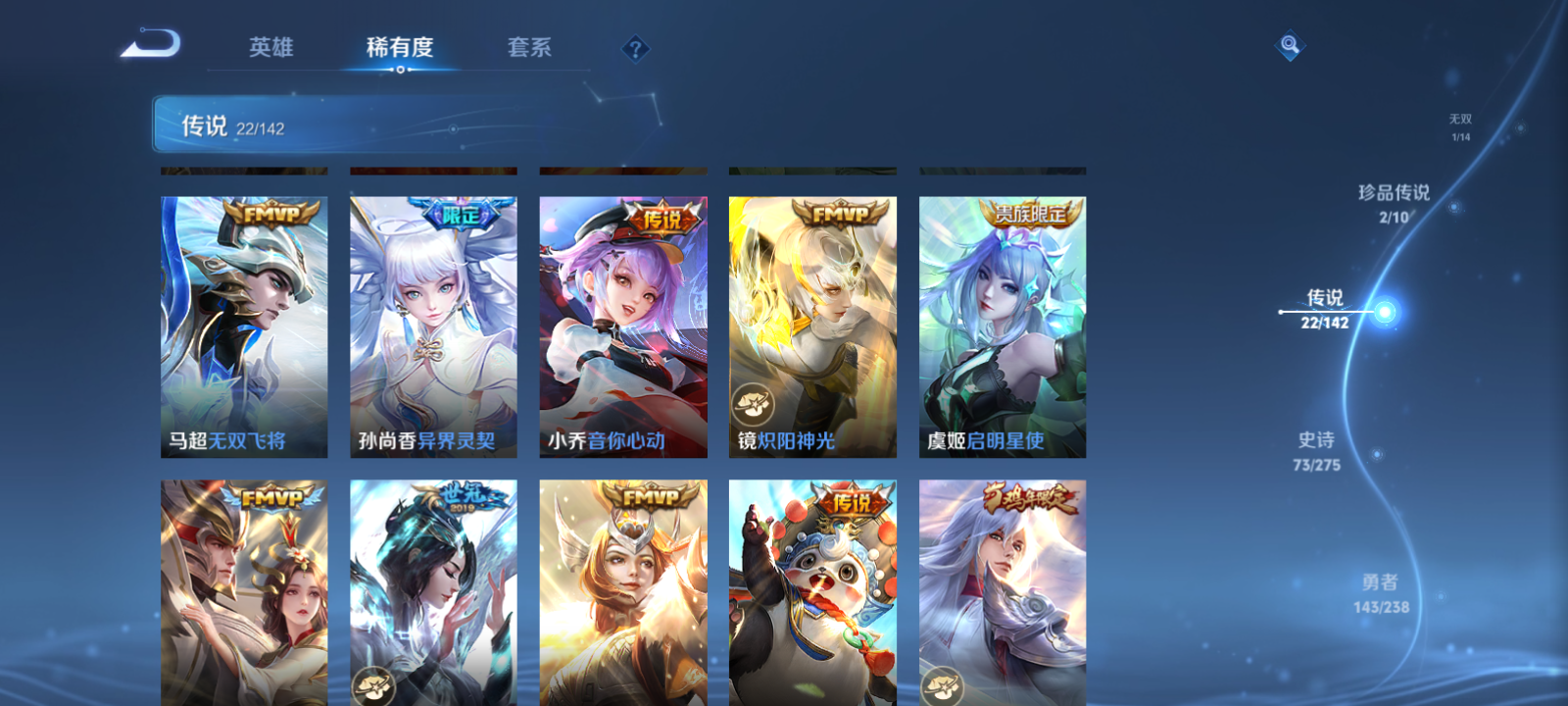Viewport: 1568px width, 706px height.
Task: Select the 小乔音你心动 skin thumbnail
Action: point(623,324)
